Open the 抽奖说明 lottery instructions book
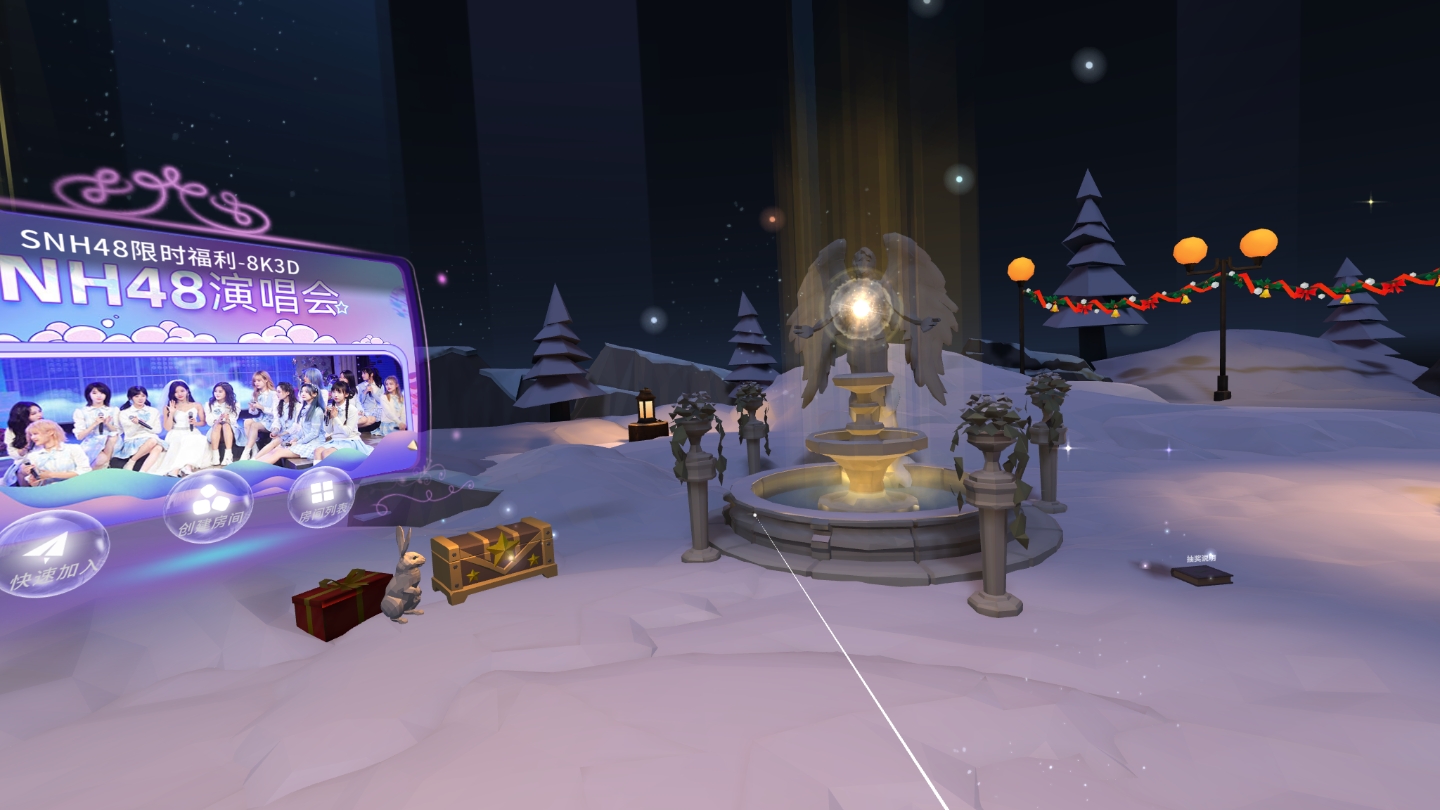Screen dimensions: 1440x810 (1201, 574)
